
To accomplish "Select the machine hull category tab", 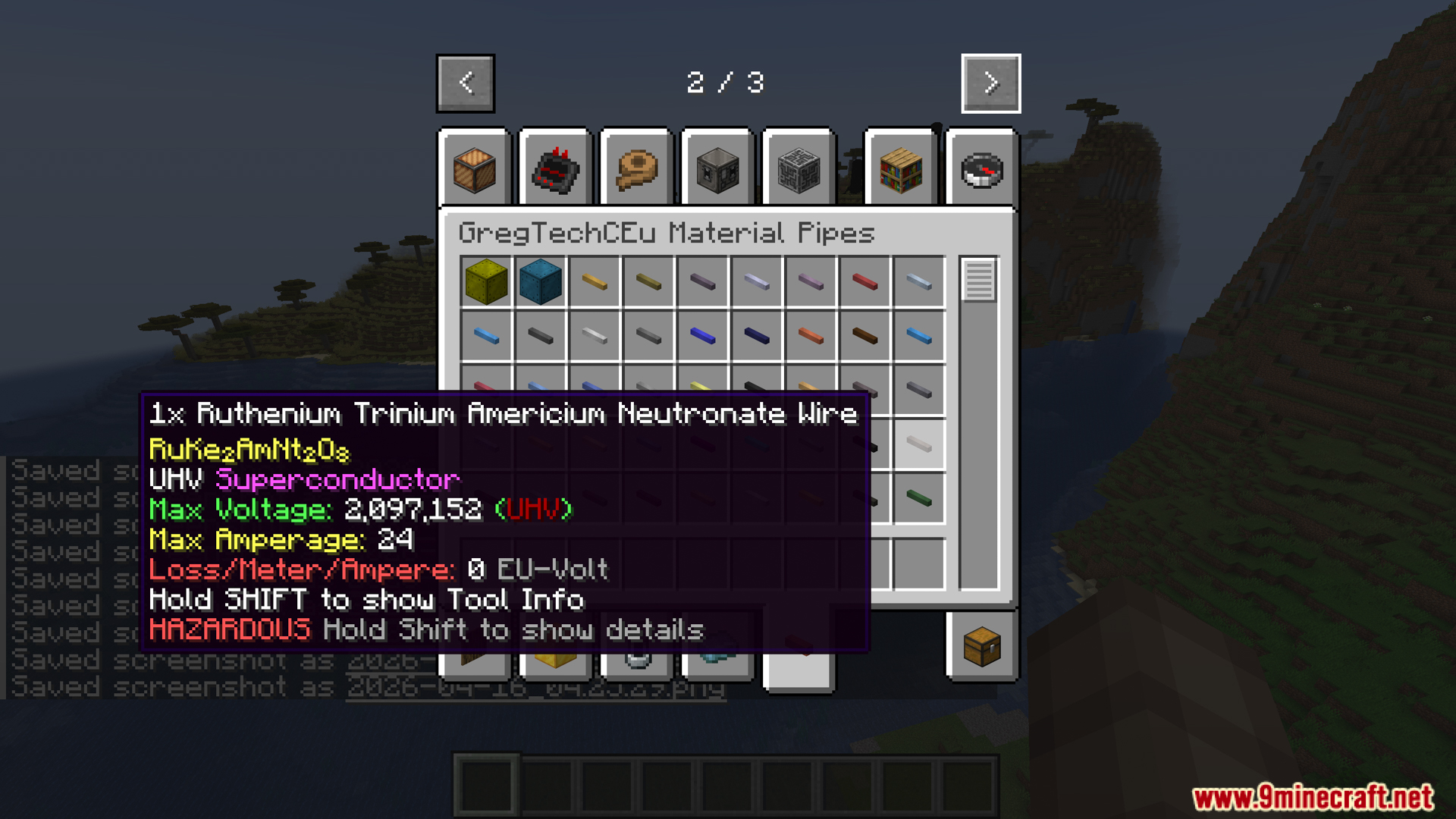I will [717, 171].
